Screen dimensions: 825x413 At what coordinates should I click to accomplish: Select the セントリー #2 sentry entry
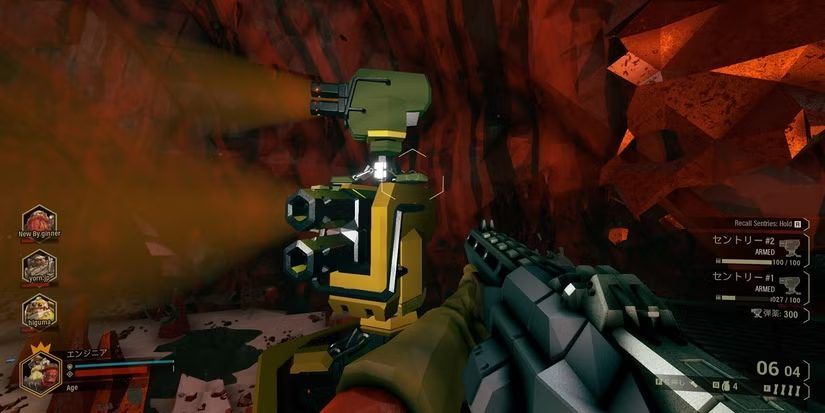(746, 247)
